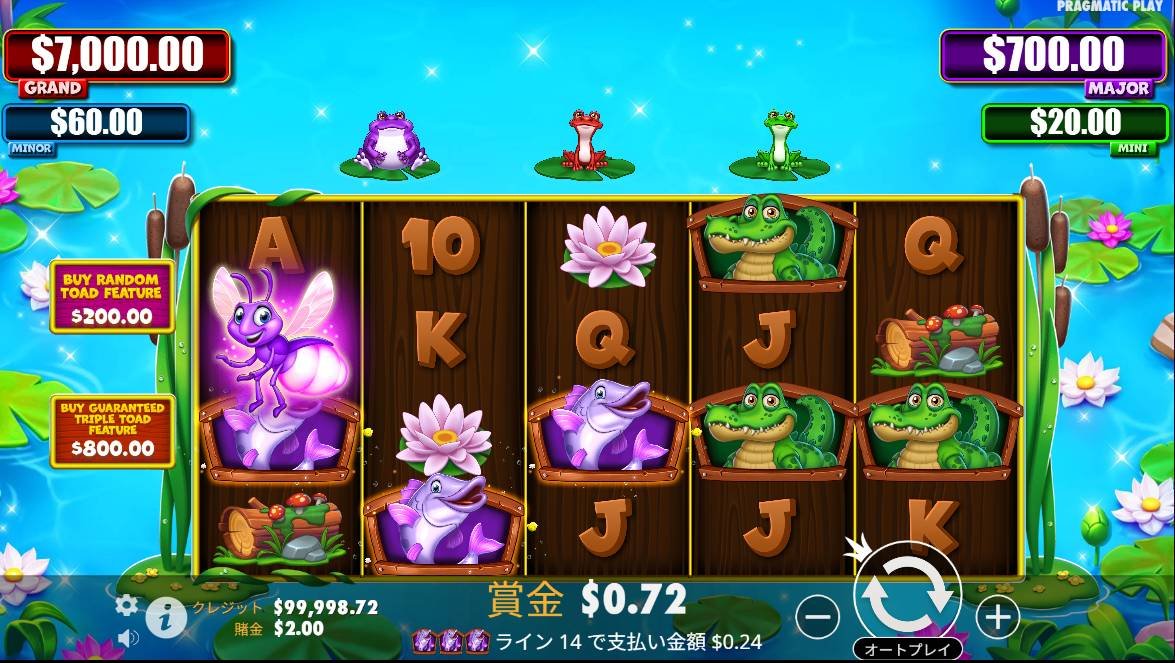Spin the reels with the circular arrow button

tap(907, 594)
